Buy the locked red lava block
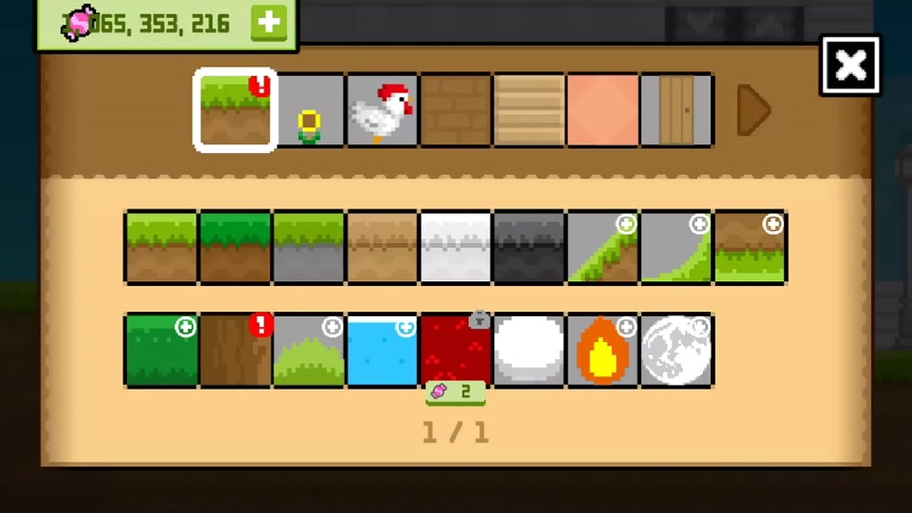The width and height of the screenshot is (912, 513). 456,350
